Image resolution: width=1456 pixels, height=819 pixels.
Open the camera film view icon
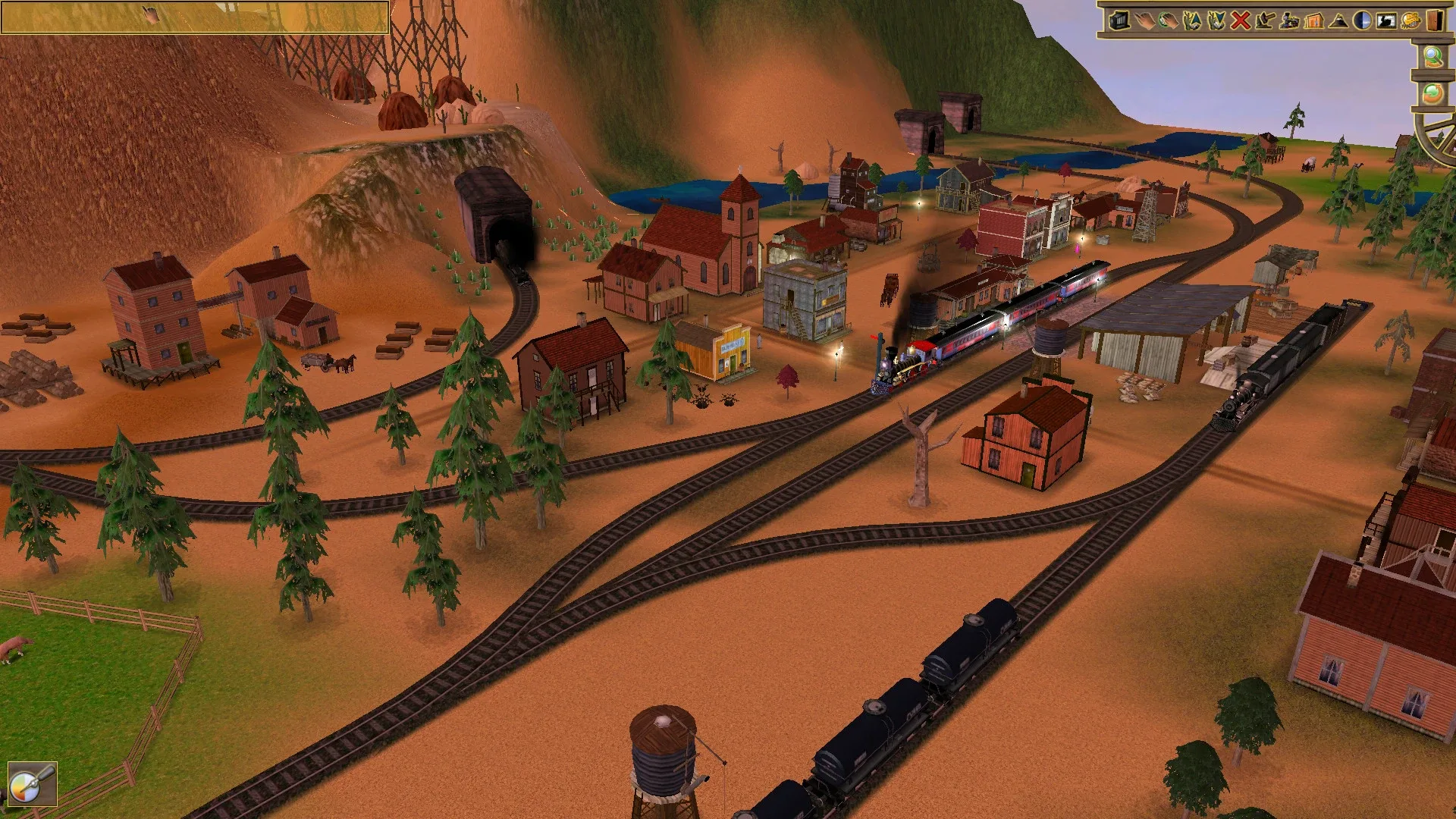1386,21
